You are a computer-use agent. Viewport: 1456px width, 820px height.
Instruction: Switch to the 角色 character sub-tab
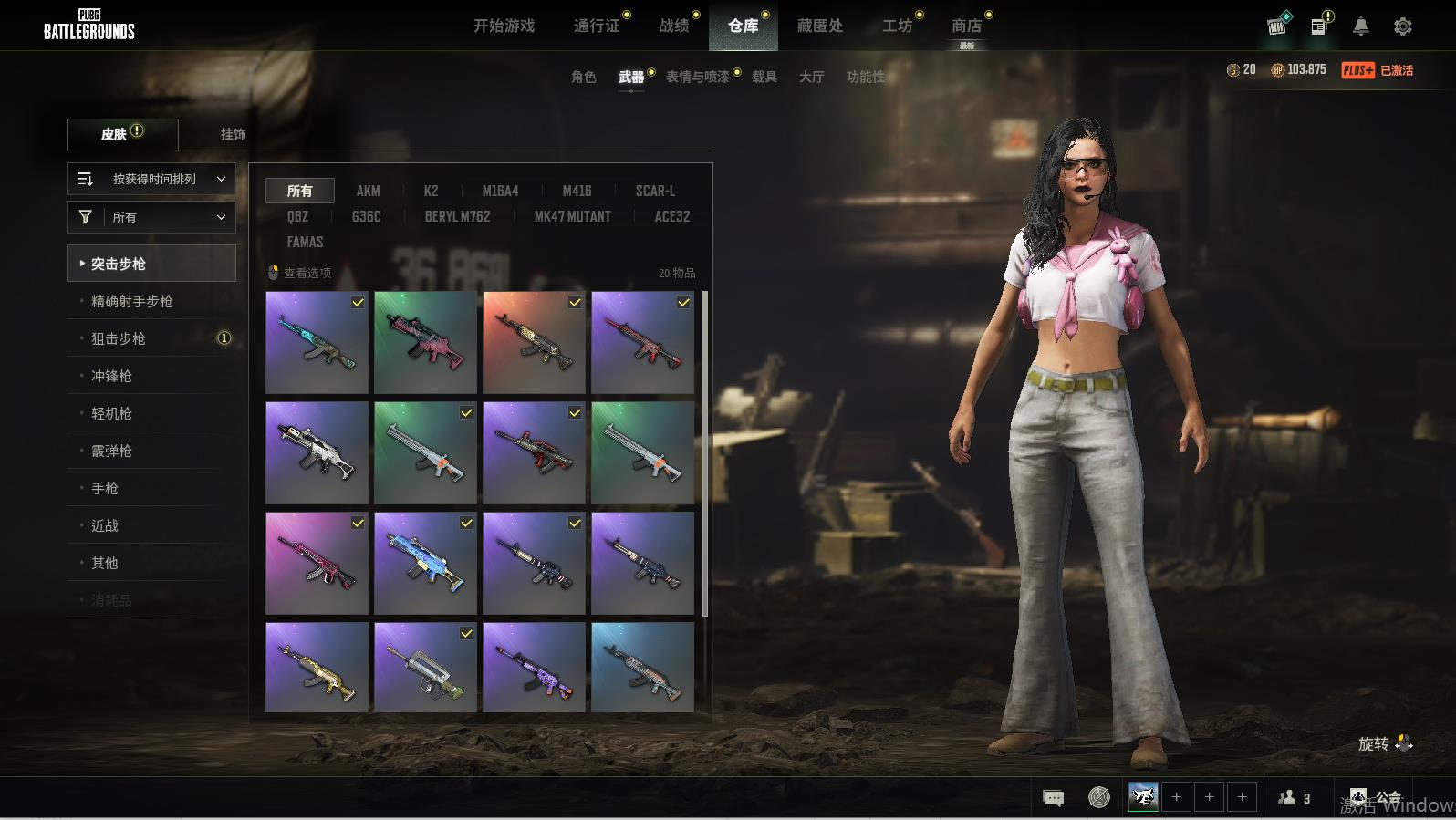coord(583,77)
